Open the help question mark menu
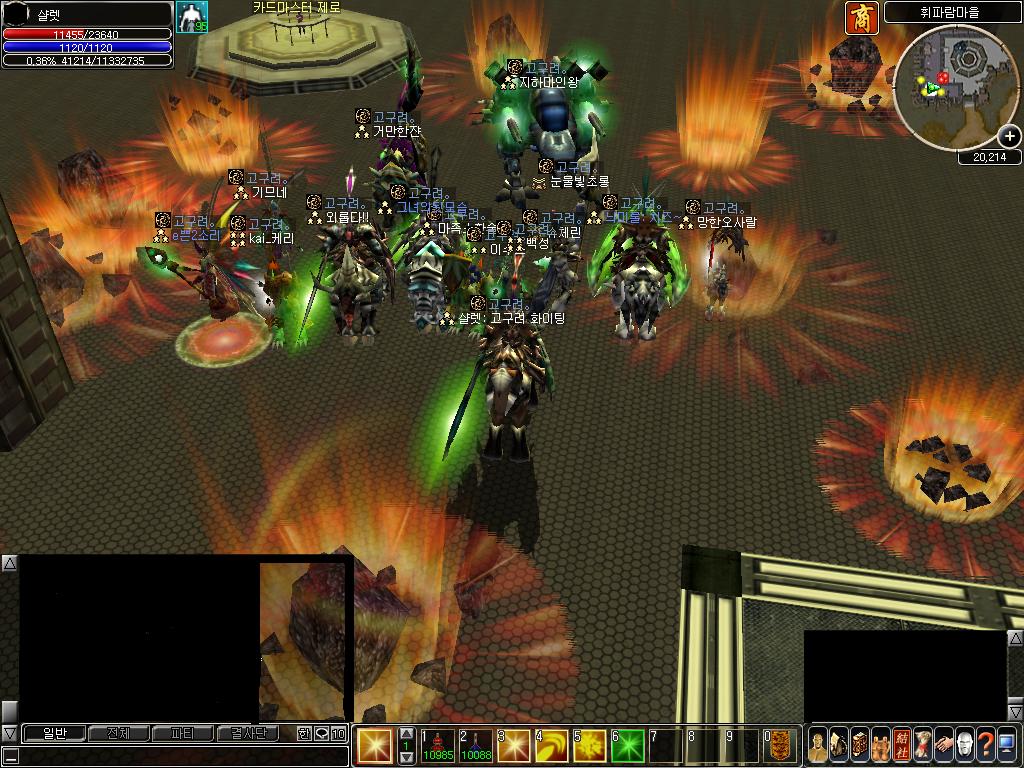Image resolution: width=1024 pixels, height=768 pixels. point(985,744)
